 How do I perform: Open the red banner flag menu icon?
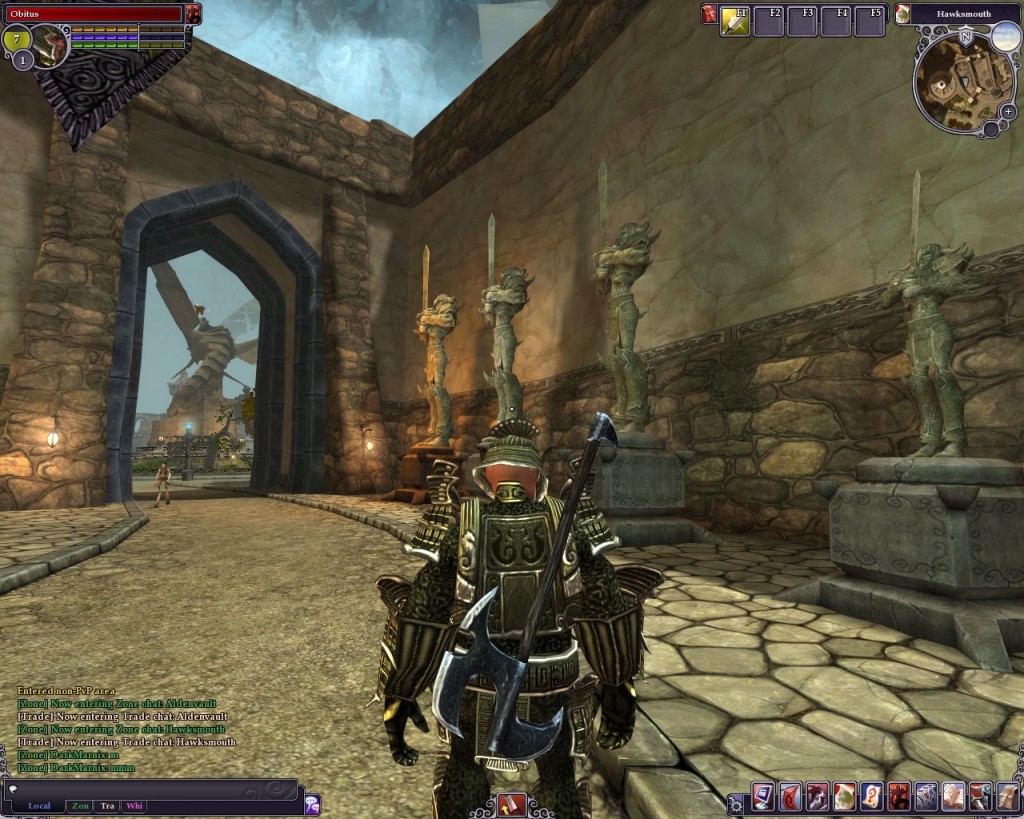coord(790,796)
